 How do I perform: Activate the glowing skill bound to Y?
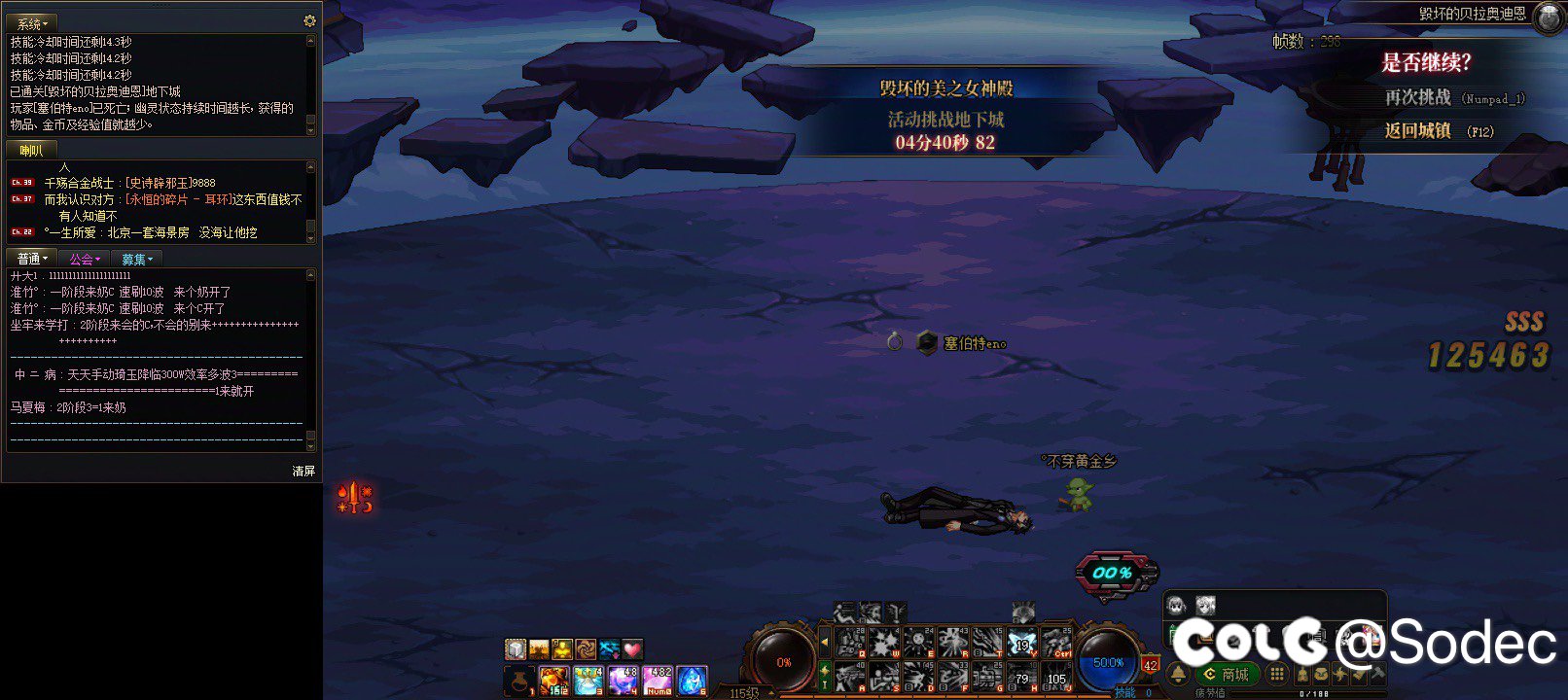pos(1021,643)
